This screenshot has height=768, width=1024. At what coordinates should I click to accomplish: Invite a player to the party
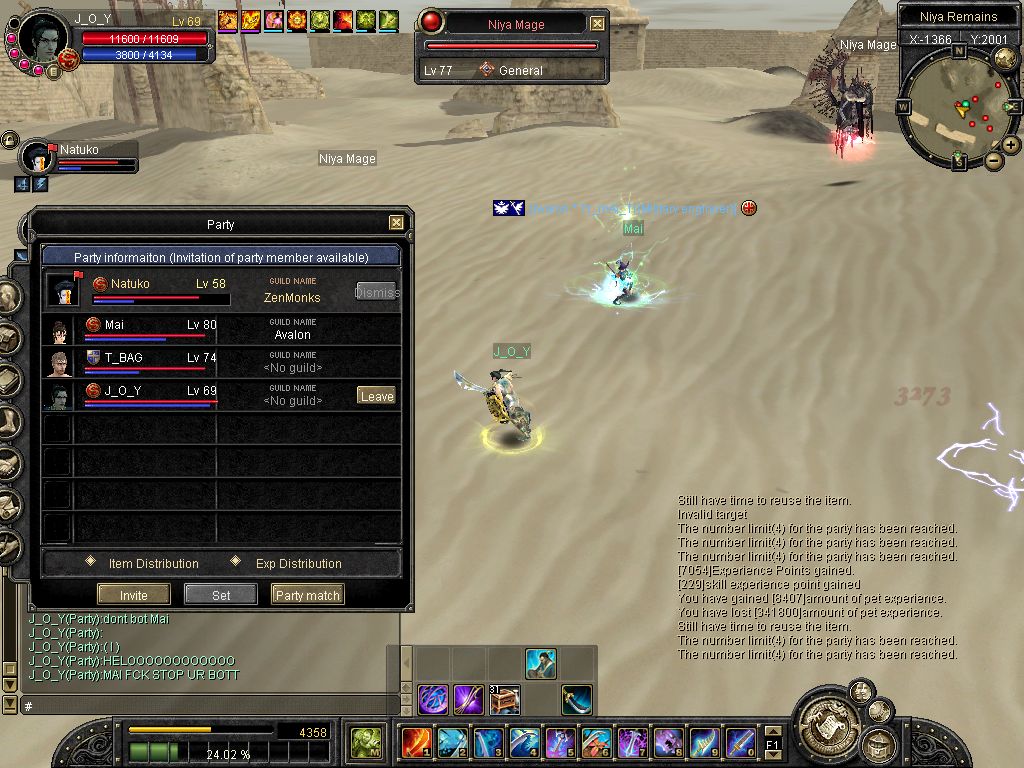point(134,595)
